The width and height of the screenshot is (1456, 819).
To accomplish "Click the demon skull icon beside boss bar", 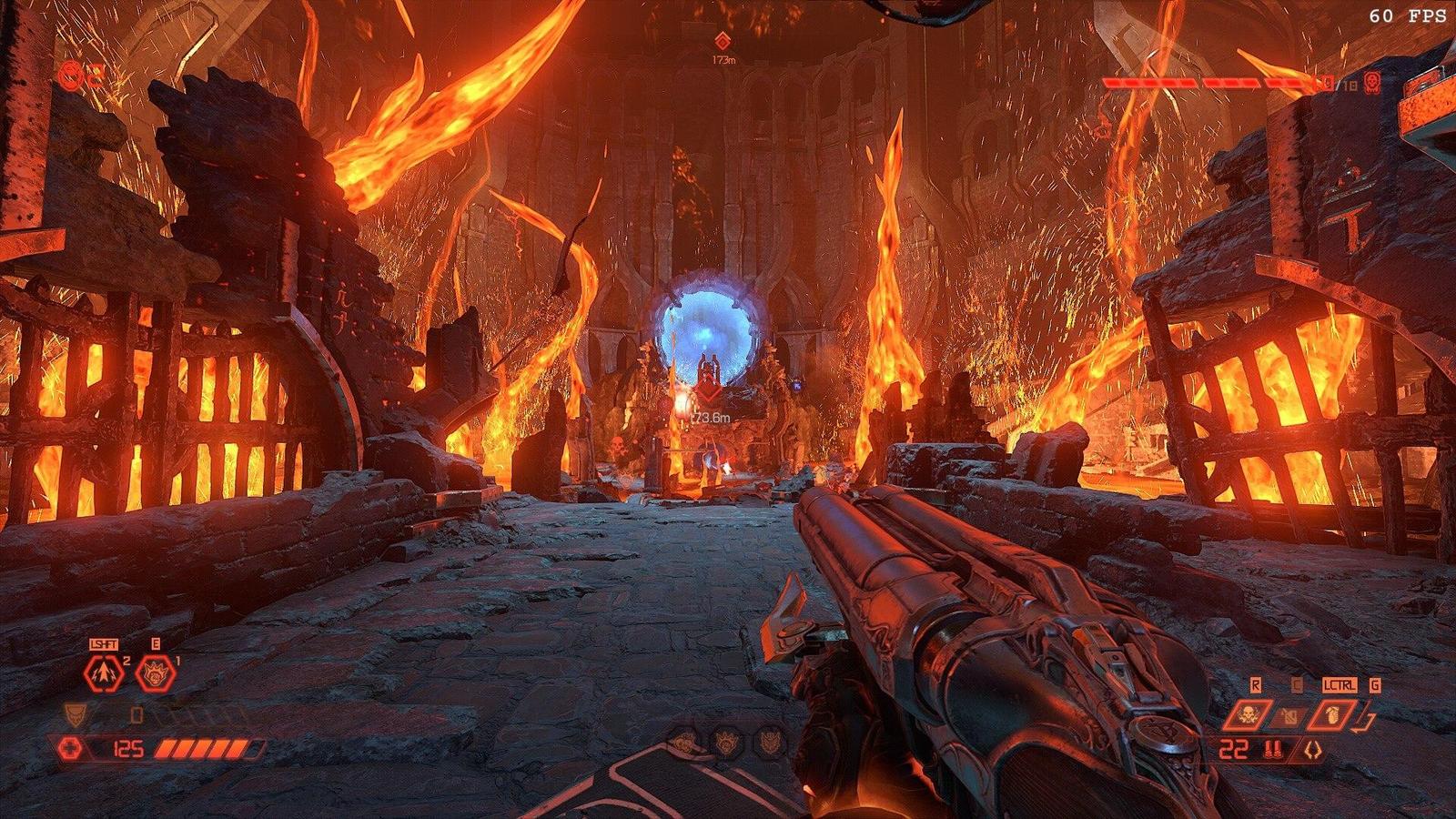I will (x=1372, y=84).
